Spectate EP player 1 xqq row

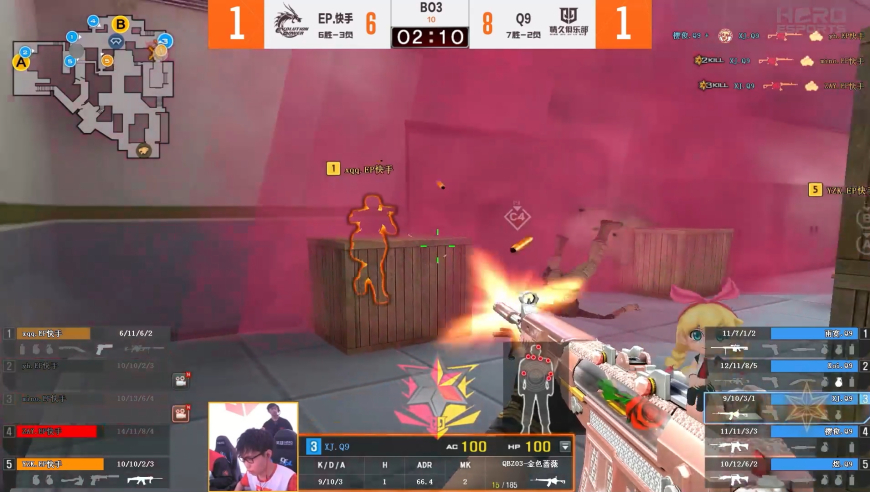(85, 341)
